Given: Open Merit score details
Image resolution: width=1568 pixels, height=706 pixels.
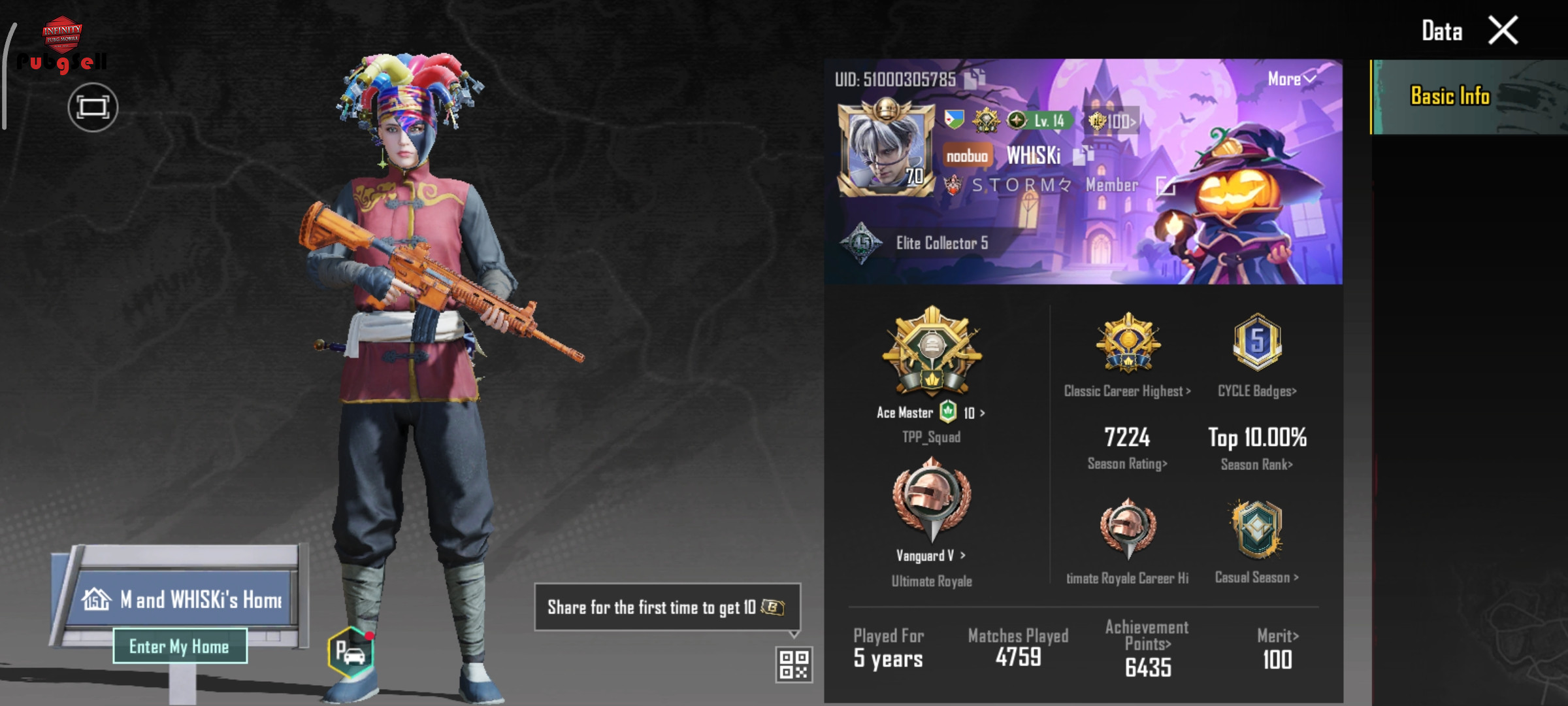Looking at the screenshot, I should click(x=1277, y=650).
